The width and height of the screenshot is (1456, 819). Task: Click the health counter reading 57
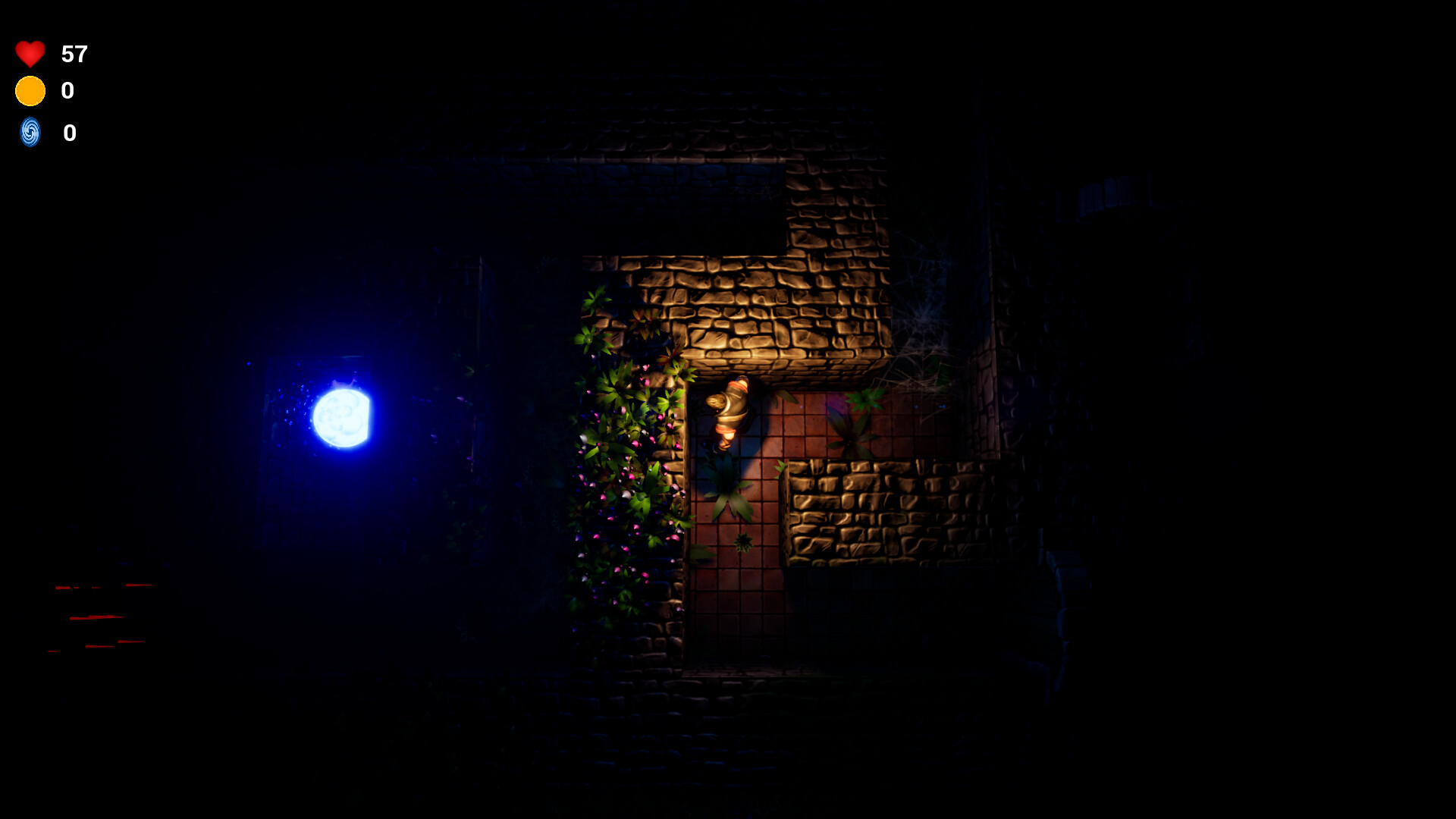74,55
